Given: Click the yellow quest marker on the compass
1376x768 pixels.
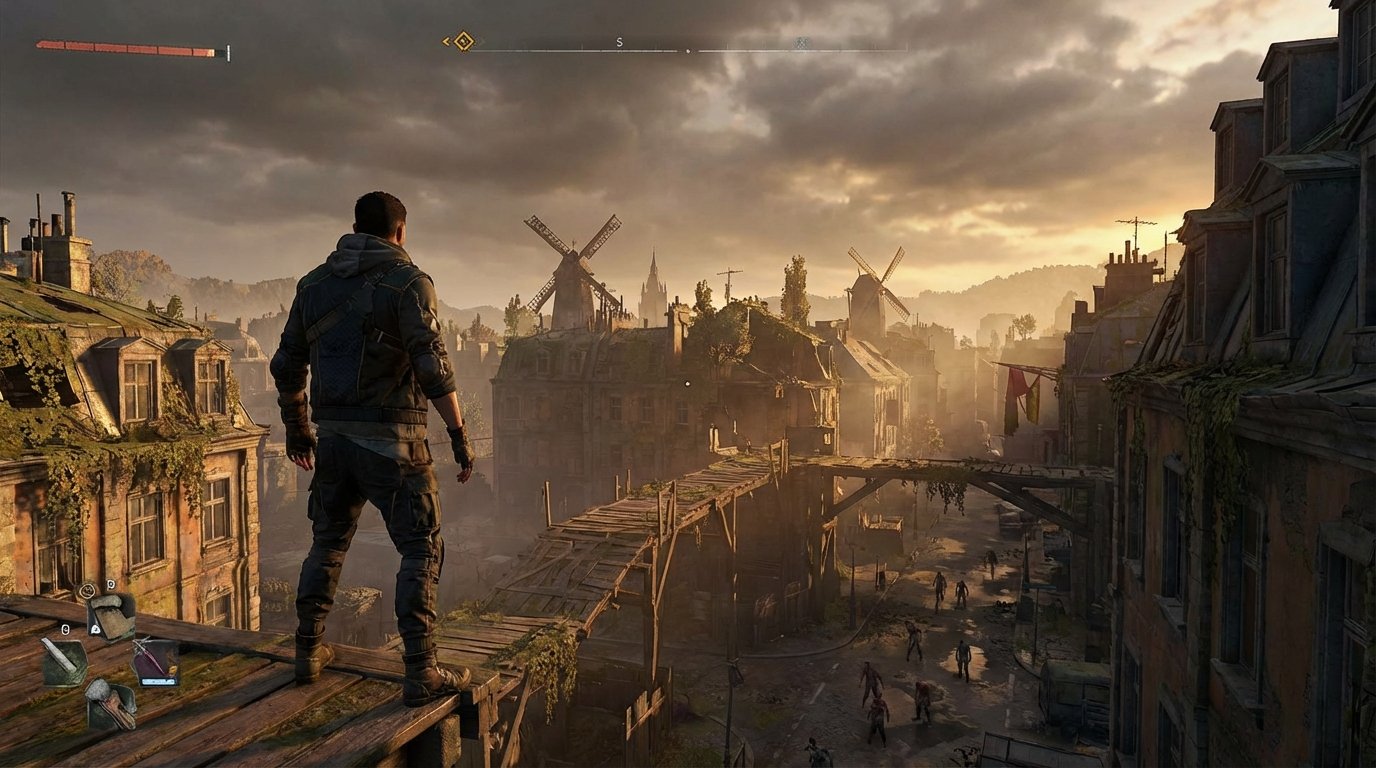Looking at the screenshot, I should (463, 41).
